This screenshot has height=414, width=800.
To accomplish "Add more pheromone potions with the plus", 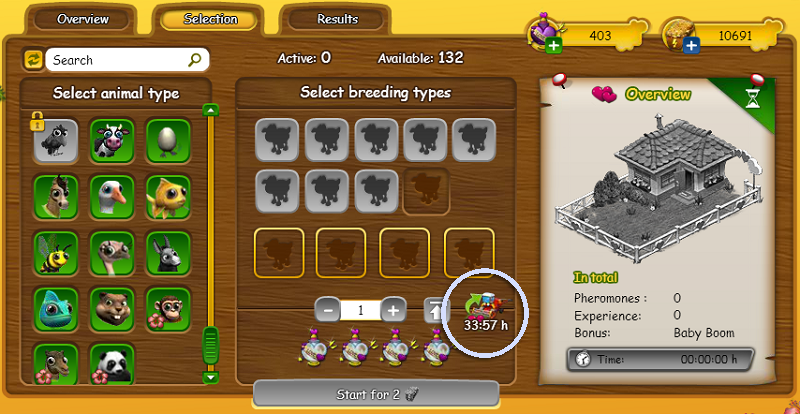I will [553, 46].
